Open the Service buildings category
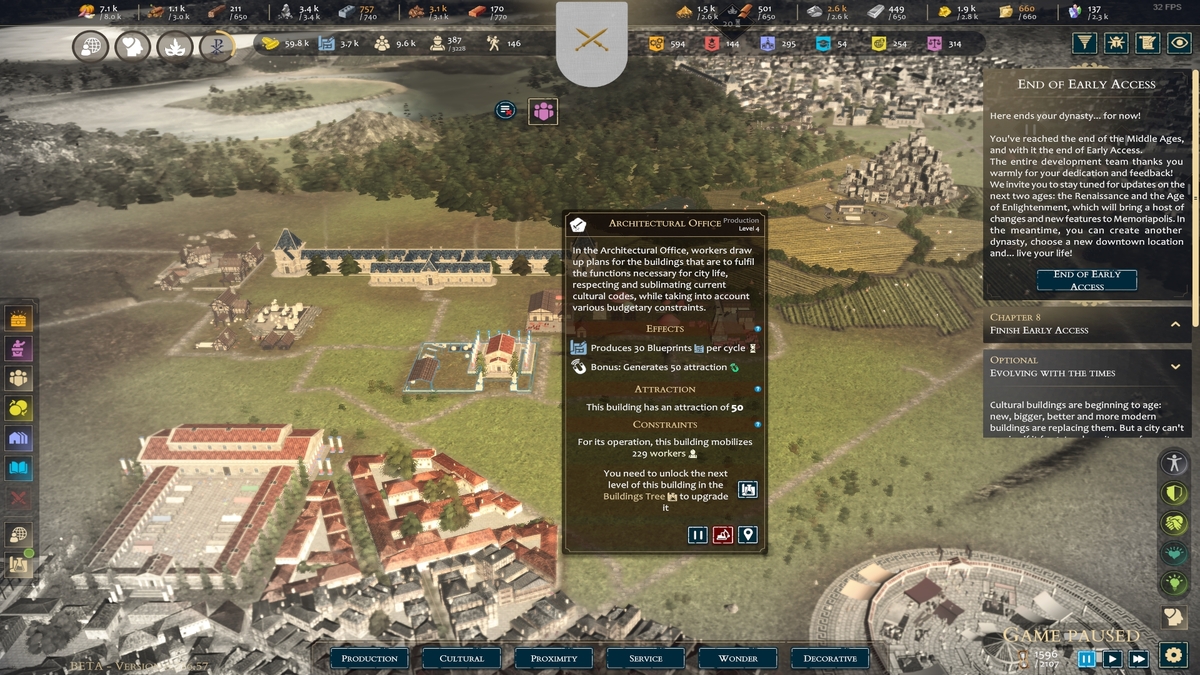 click(x=645, y=658)
